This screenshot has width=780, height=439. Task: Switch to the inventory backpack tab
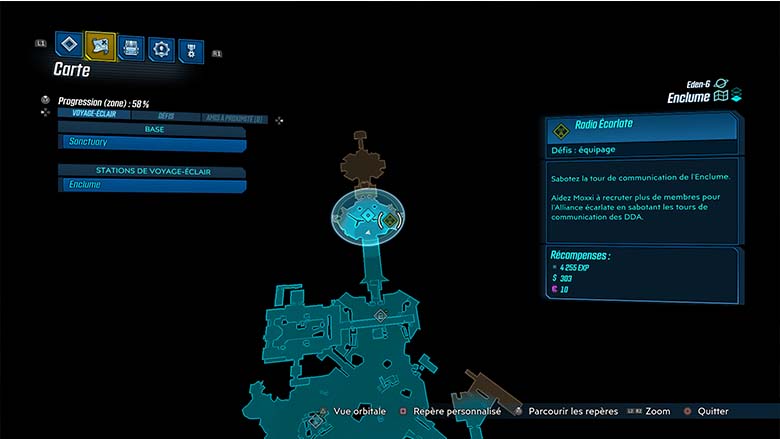click(131, 47)
